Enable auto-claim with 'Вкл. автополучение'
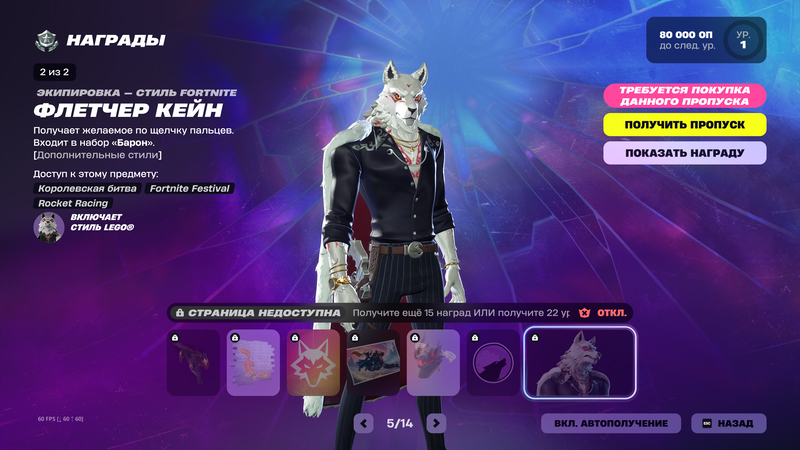 click(611, 423)
